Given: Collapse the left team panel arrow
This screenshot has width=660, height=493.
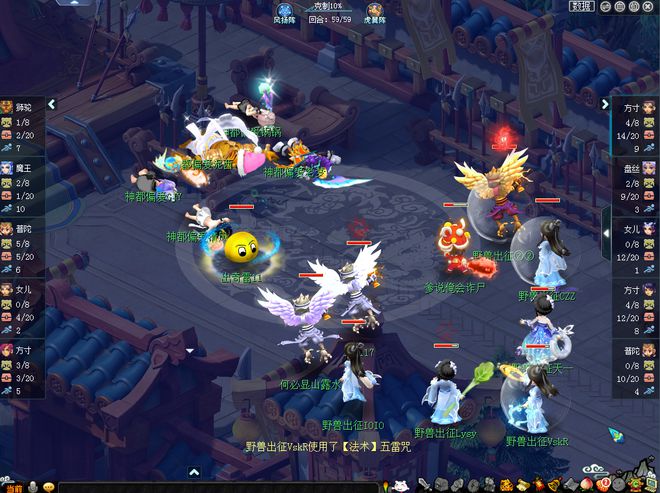Looking at the screenshot, I should [x=51, y=103].
